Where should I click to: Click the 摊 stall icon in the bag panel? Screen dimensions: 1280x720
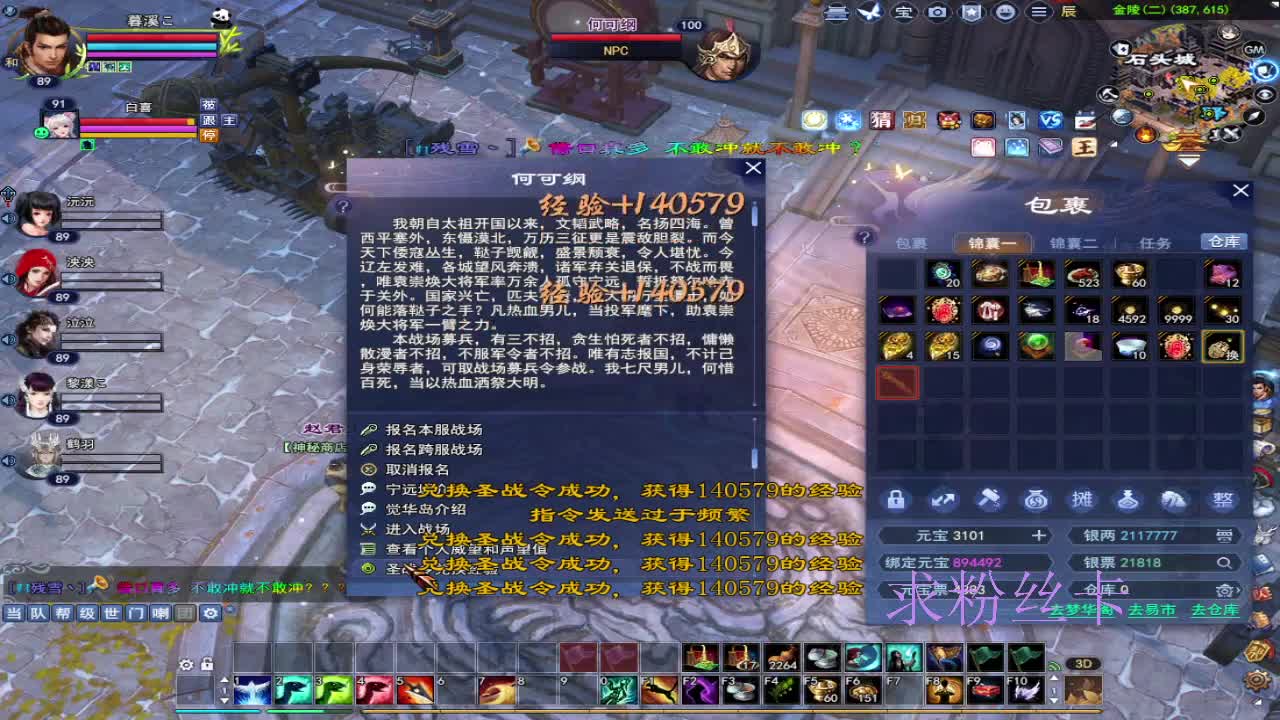pos(1084,499)
